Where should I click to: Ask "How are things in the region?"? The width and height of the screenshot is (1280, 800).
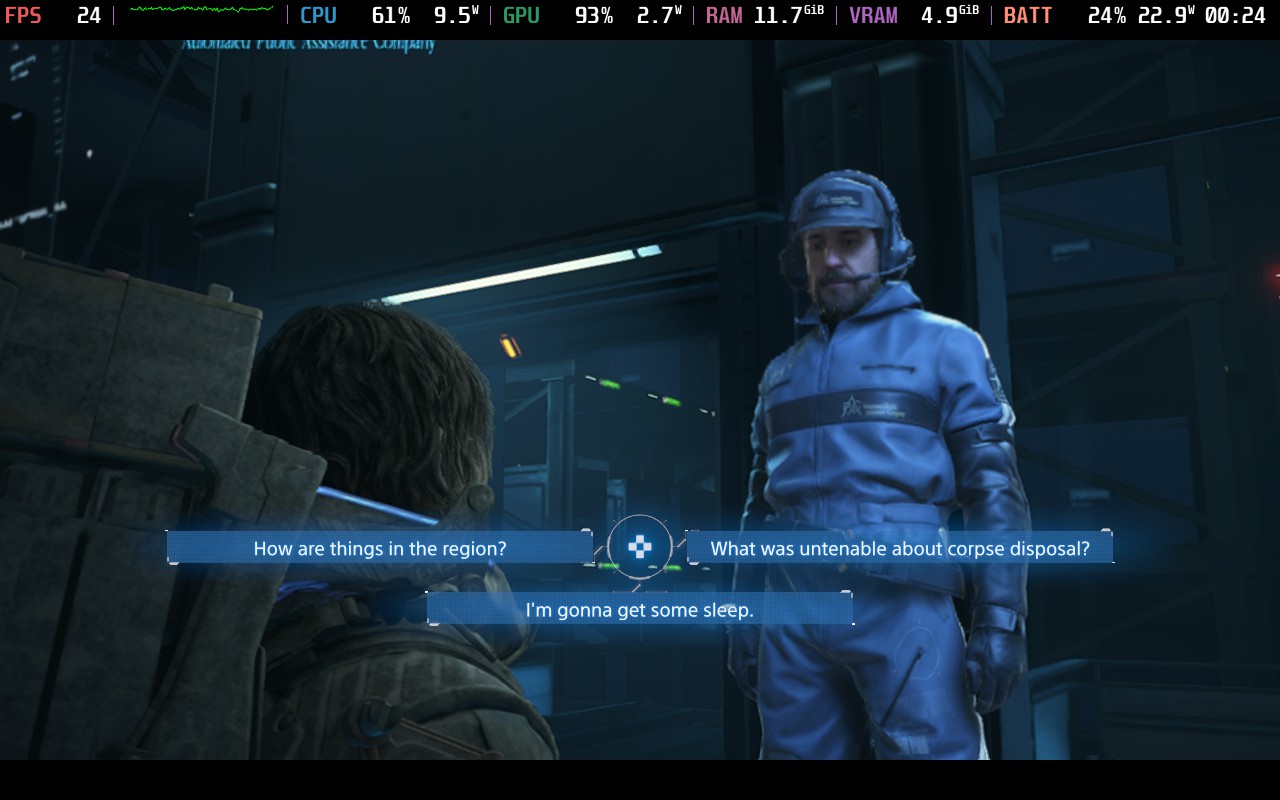tap(379, 548)
